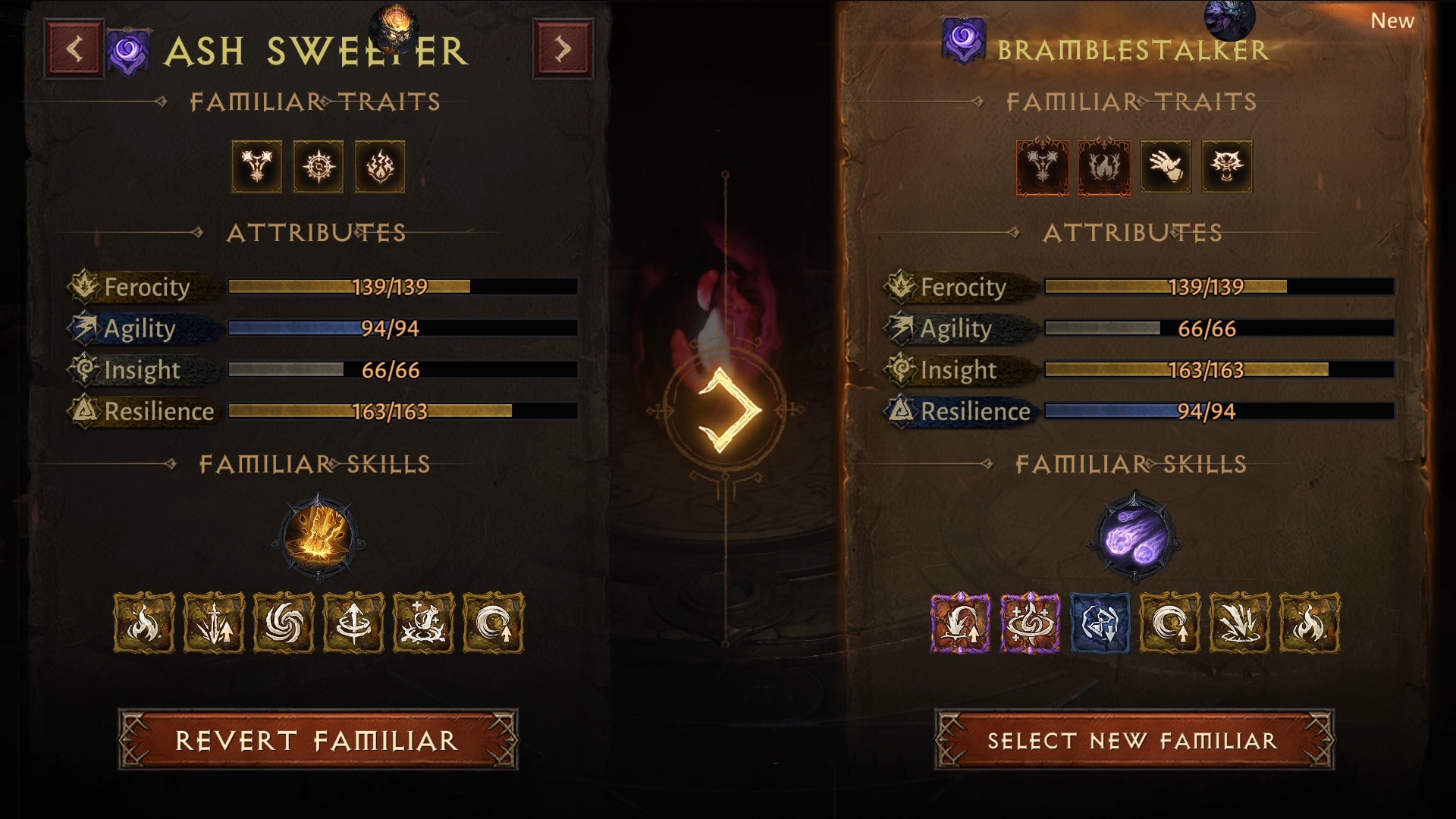Inspect Ash Sweeper's fiery eruption main skill

(318, 537)
